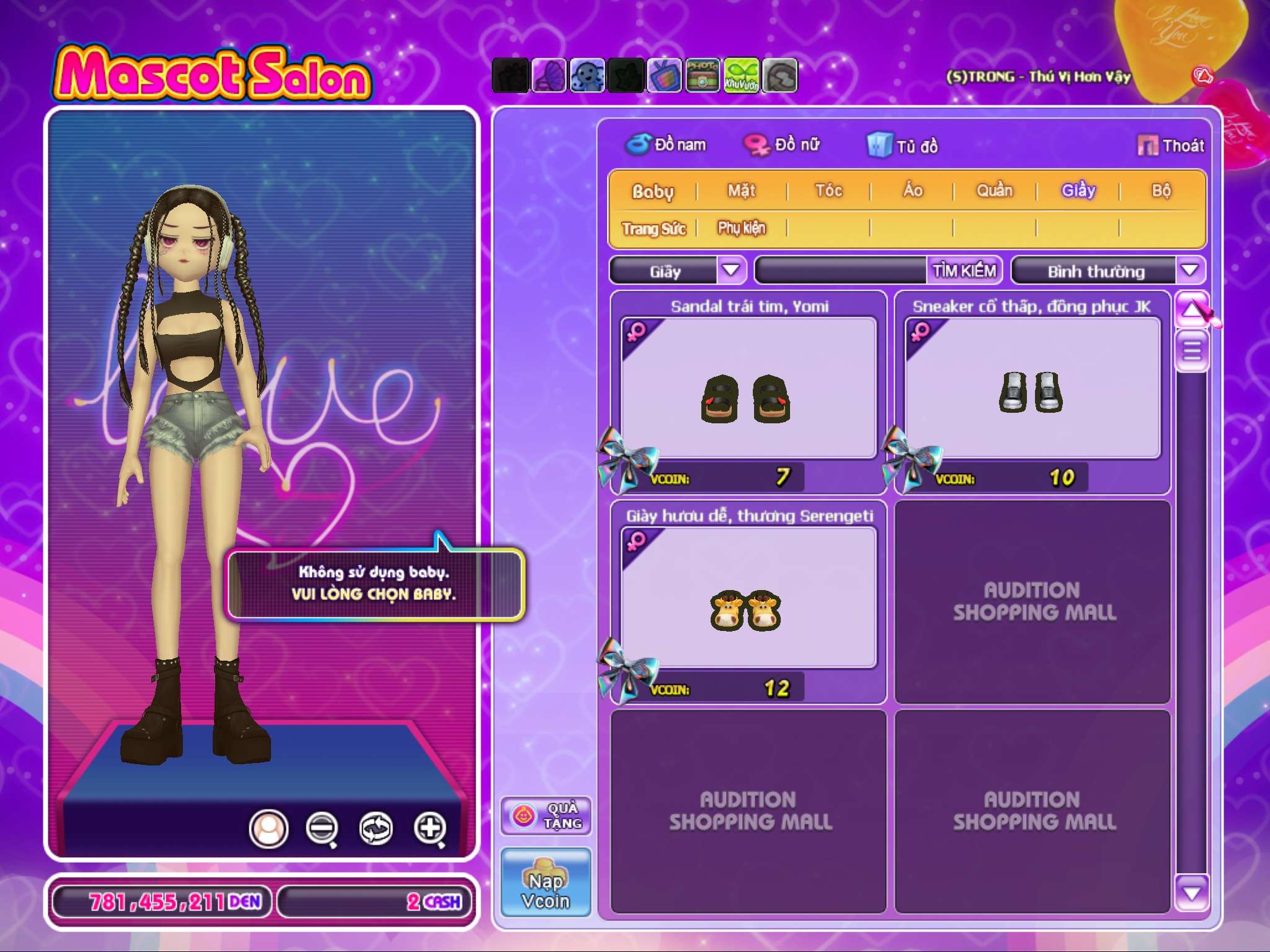The image size is (1270, 952).
Task: Show the Áo tab
Action: 912,191
